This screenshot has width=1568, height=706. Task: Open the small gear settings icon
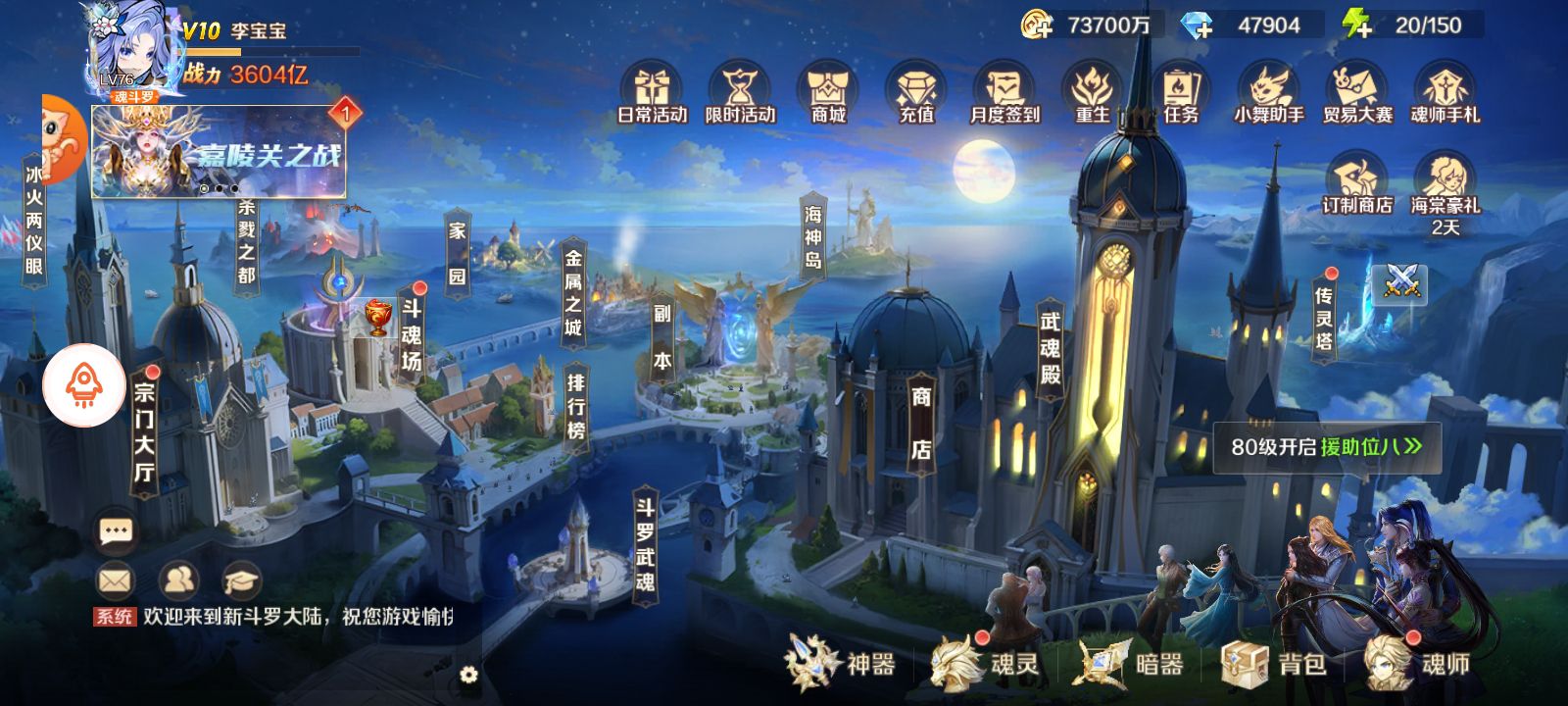tap(468, 675)
